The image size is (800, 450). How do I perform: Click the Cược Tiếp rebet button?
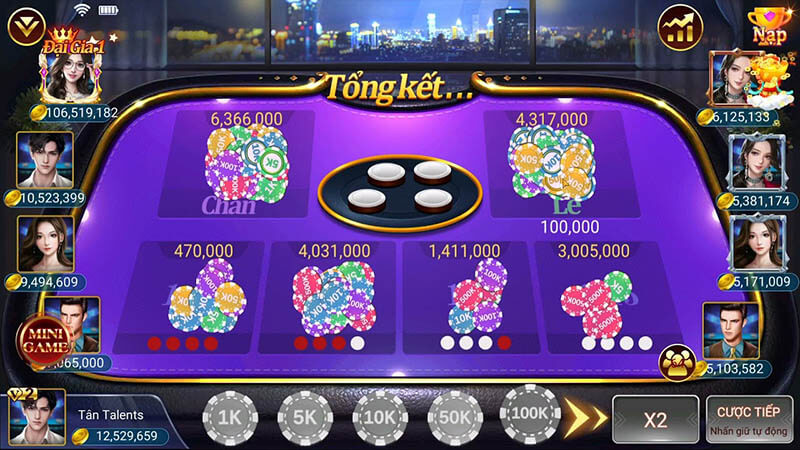748,419
